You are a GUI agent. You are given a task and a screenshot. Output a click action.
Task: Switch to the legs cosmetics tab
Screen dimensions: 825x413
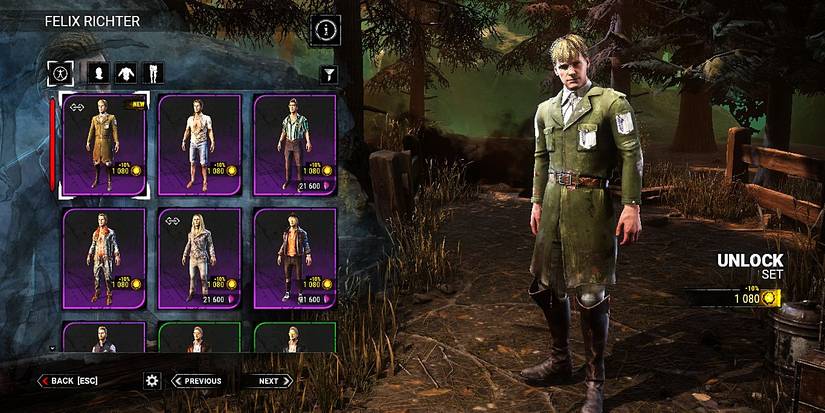click(x=152, y=72)
